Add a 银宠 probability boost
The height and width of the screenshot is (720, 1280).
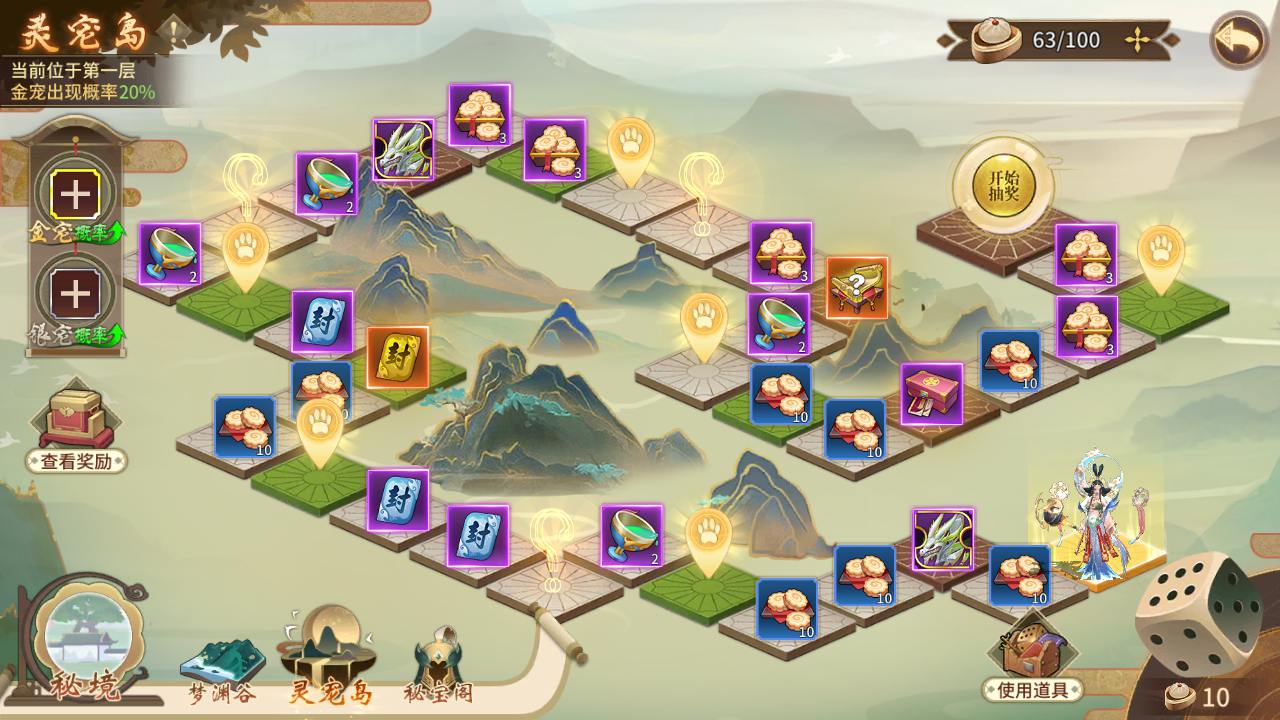click(x=73, y=294)
